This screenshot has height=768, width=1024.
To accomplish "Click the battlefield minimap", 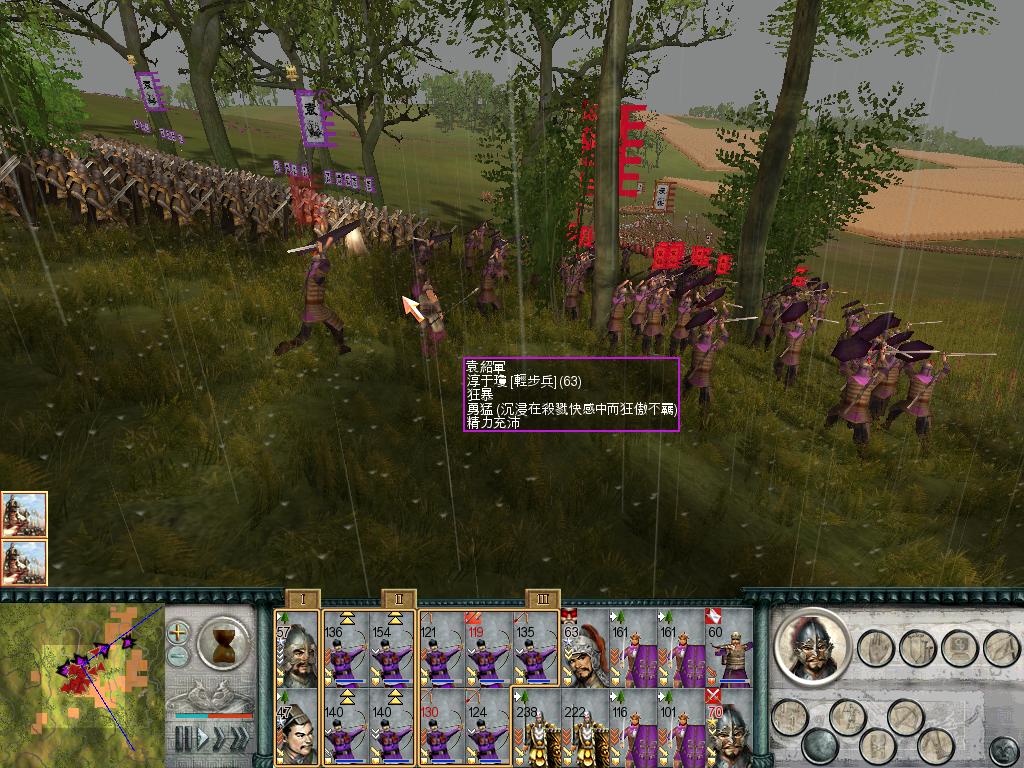I will tap(80, 682).
